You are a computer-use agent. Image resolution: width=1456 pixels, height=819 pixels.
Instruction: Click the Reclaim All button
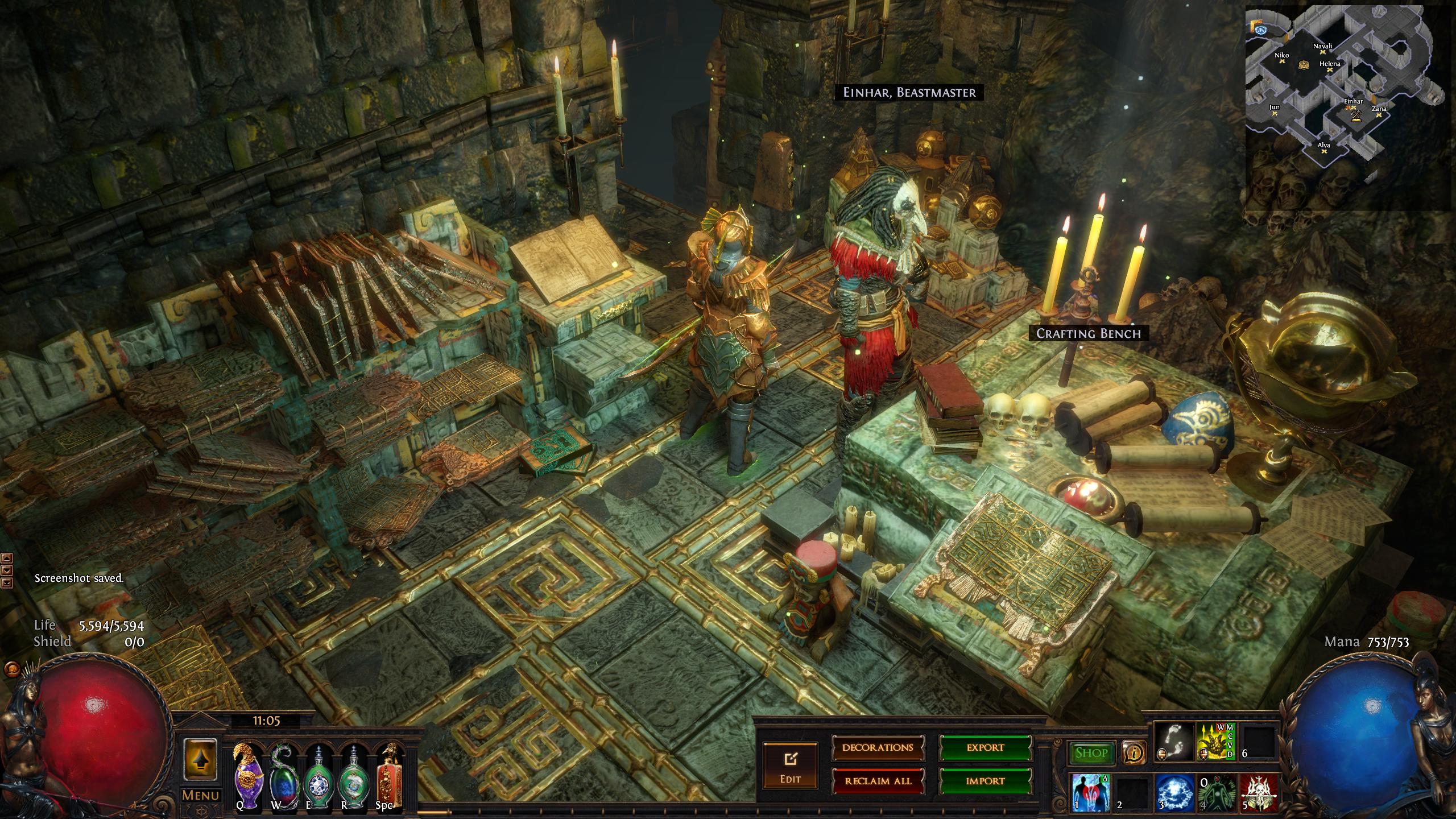[x=878, y=781]
